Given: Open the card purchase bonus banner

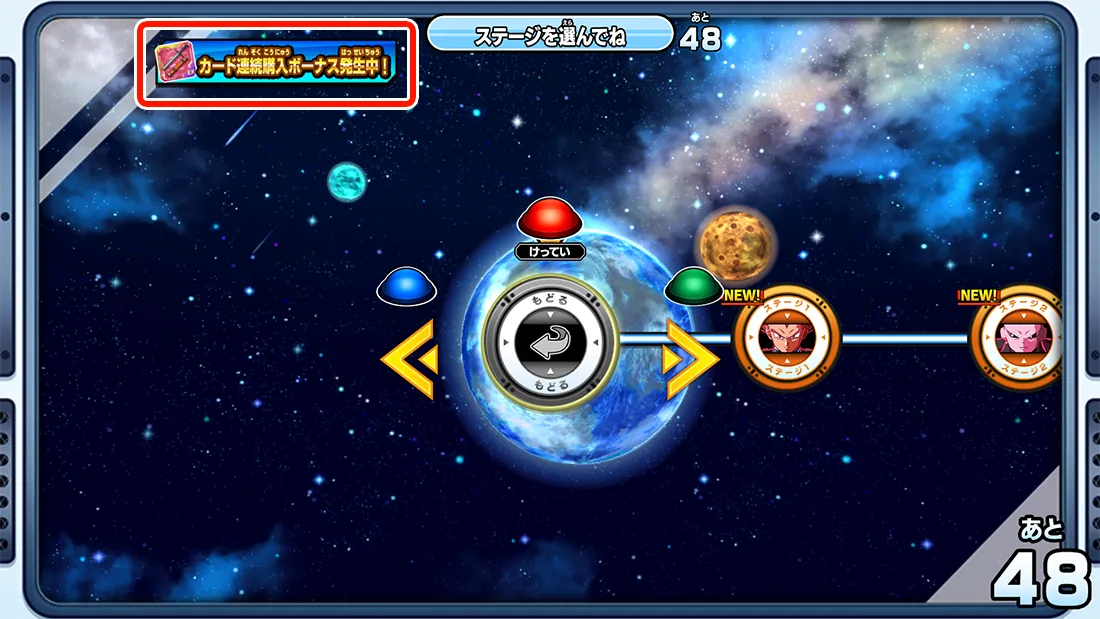Looking at the screenshot, I should pos(276,66).
